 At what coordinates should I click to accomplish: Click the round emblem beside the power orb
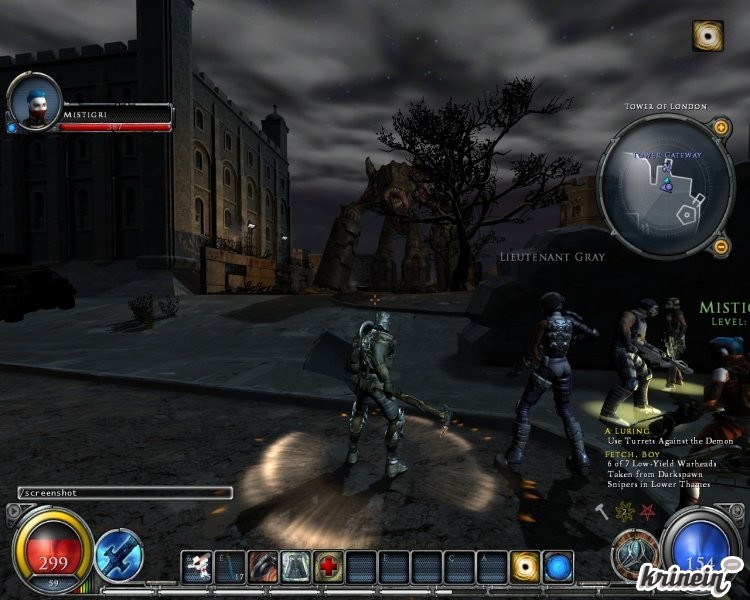636,552
